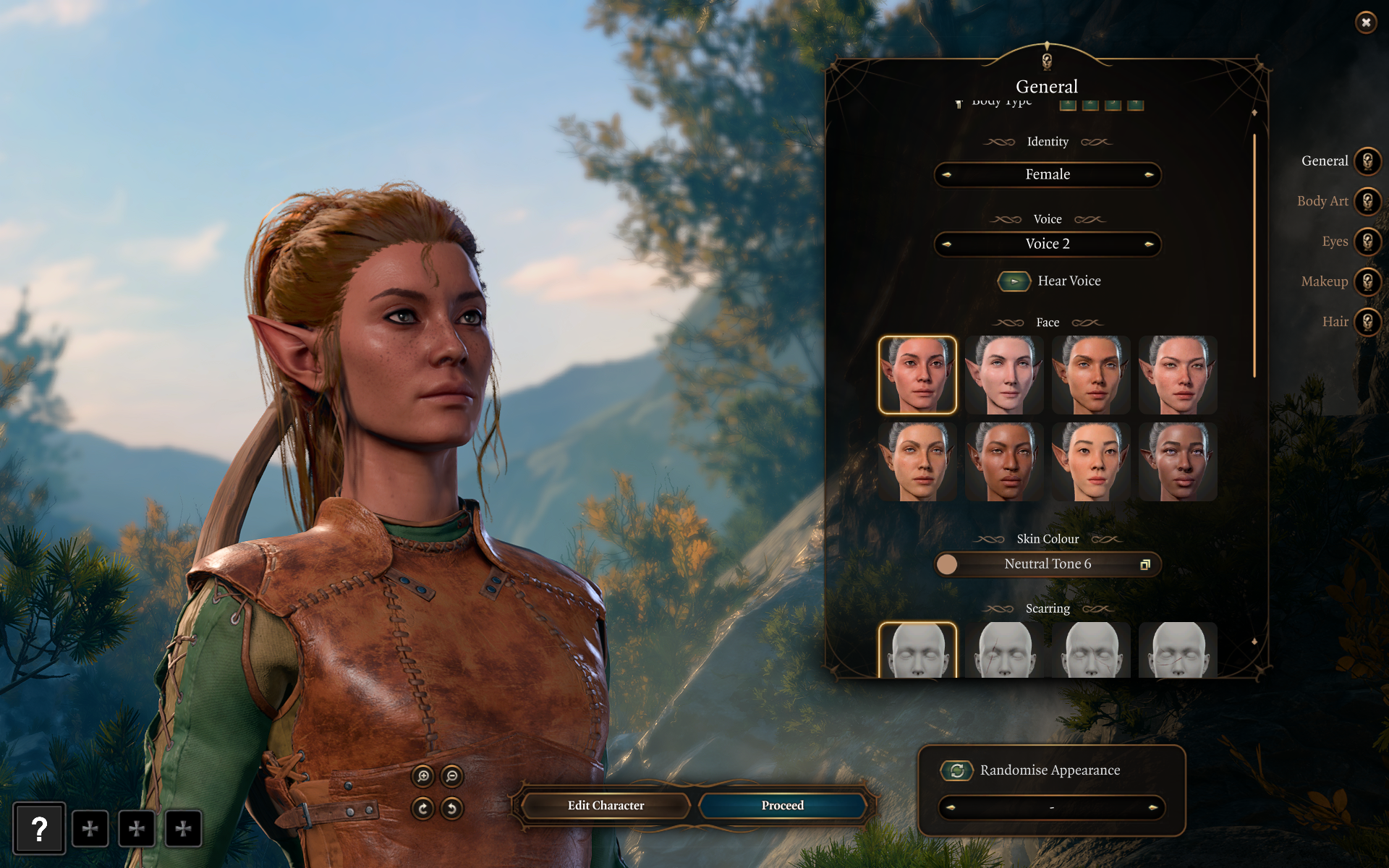Viewport: 1389px width, 868px height.
Task: Select the dark-skinned face in bottom row's end
Action: tap(1178, 461)
